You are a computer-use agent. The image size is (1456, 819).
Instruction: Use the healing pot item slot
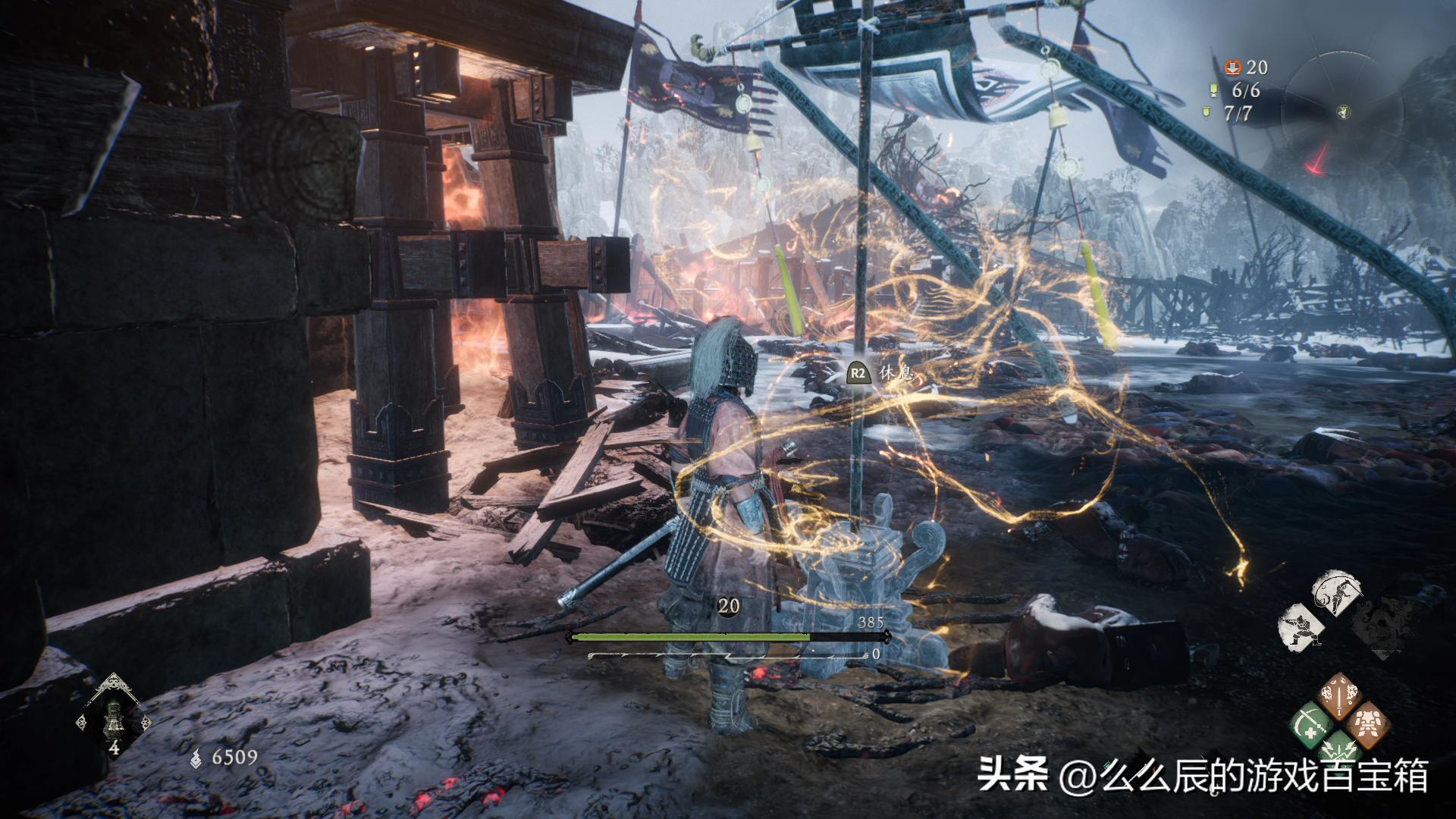tap(115, 717)
